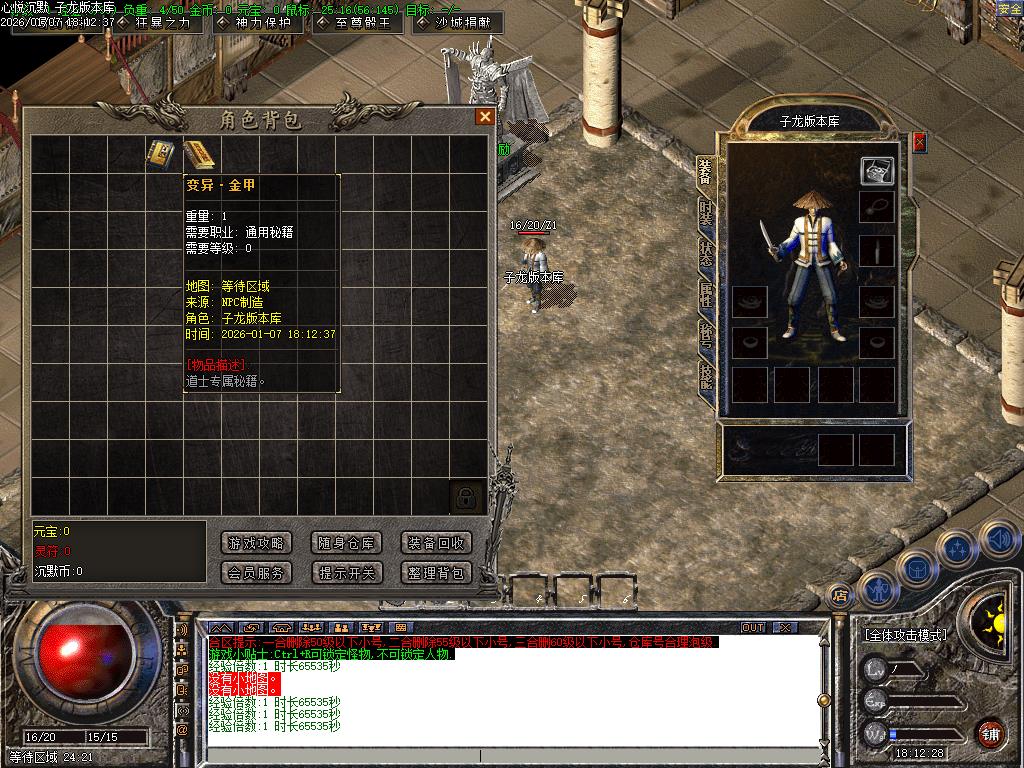Open 会员服务 member services
The image size is (1024, 768).
[x=256, y=573]
